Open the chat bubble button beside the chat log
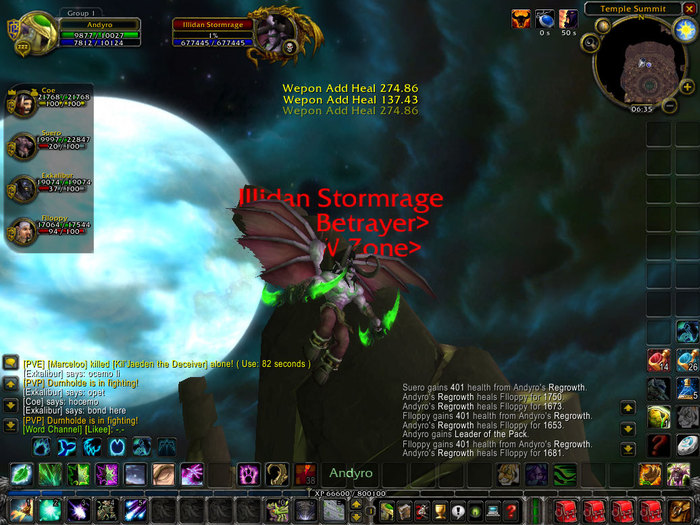The image size is (700, 525). point(10,362)
